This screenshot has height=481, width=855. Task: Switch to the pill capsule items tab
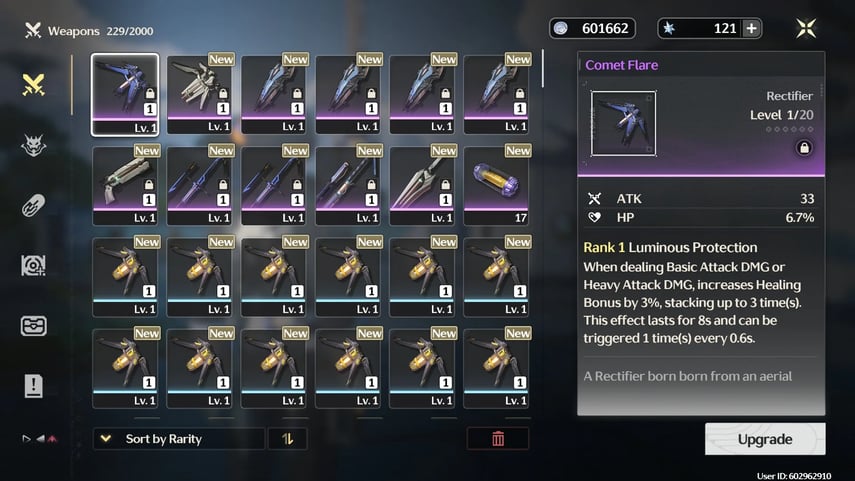35,206
